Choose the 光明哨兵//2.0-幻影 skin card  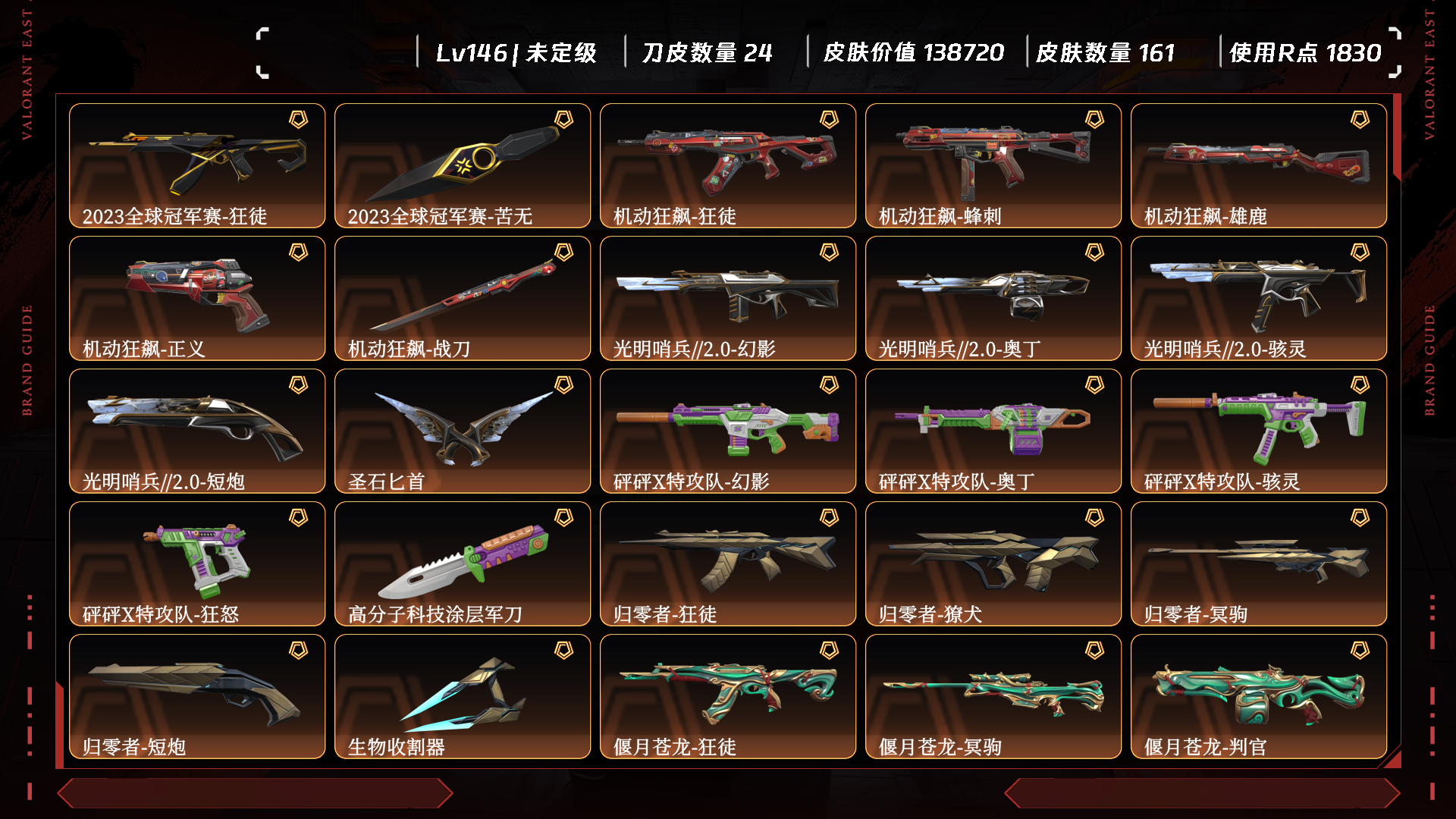[728, 298]
